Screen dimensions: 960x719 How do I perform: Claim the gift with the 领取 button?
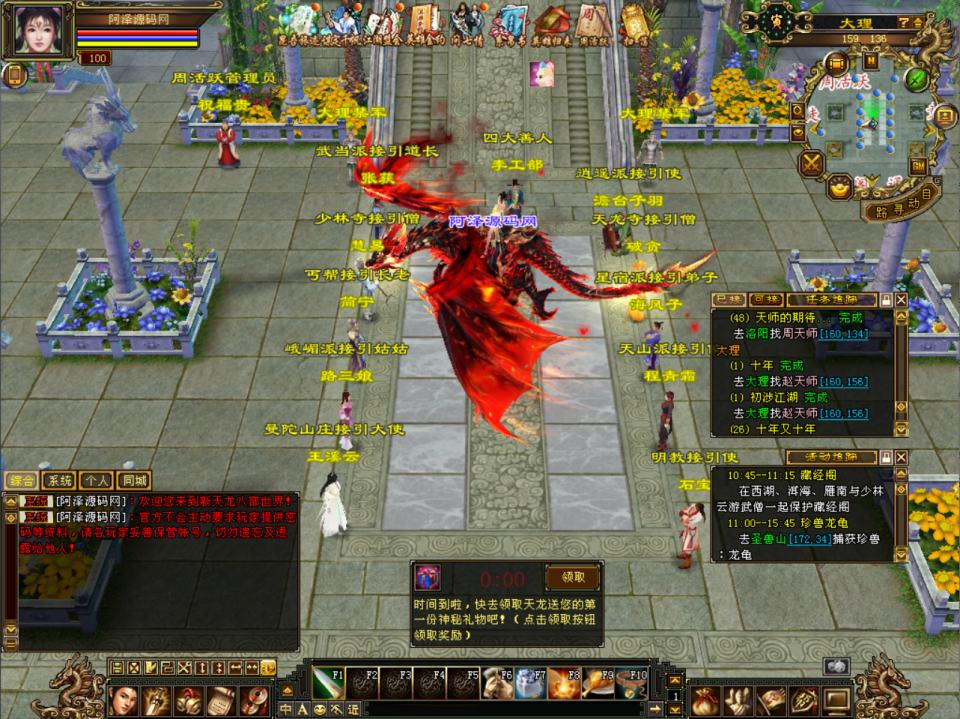pos(572,577)
